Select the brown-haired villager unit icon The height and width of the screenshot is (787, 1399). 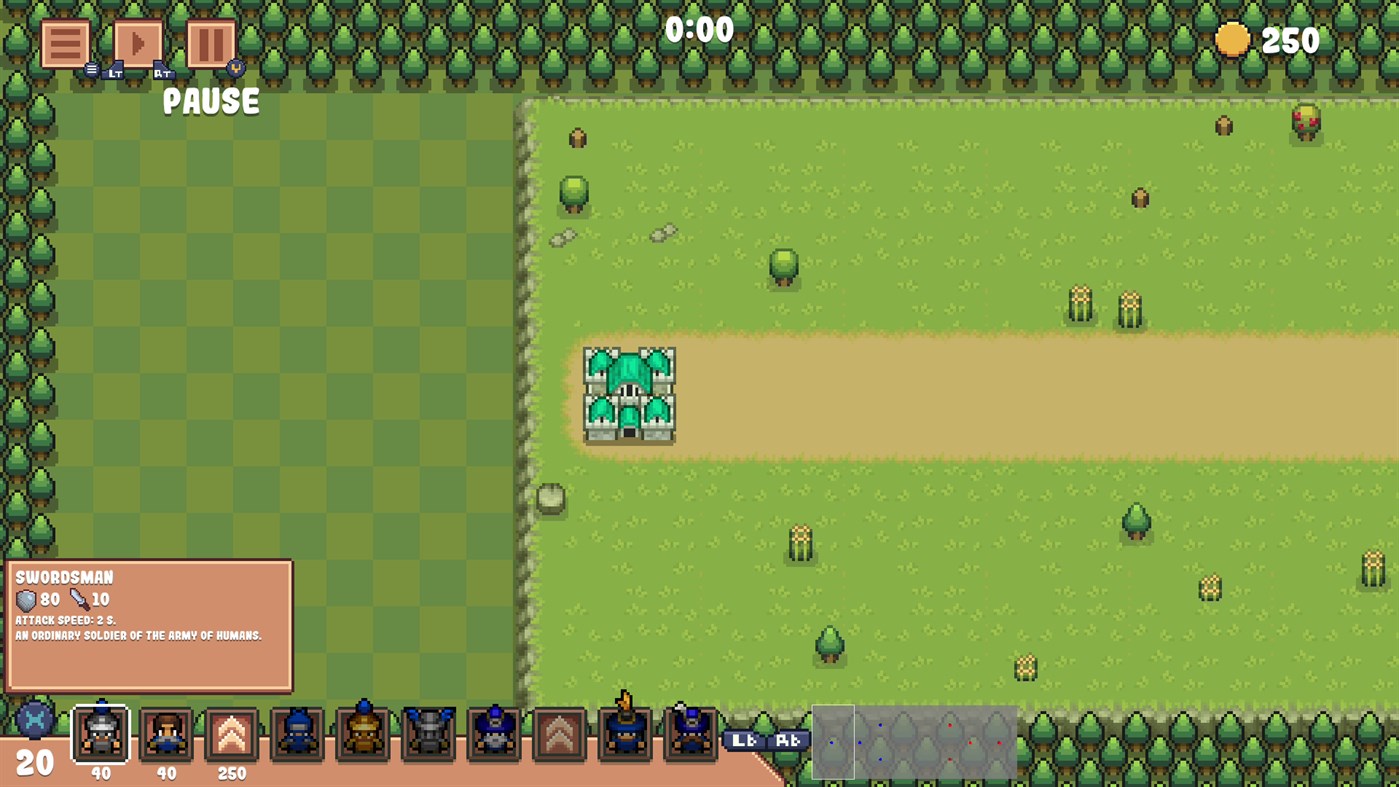pyautogui.click(x=164, y=732)
